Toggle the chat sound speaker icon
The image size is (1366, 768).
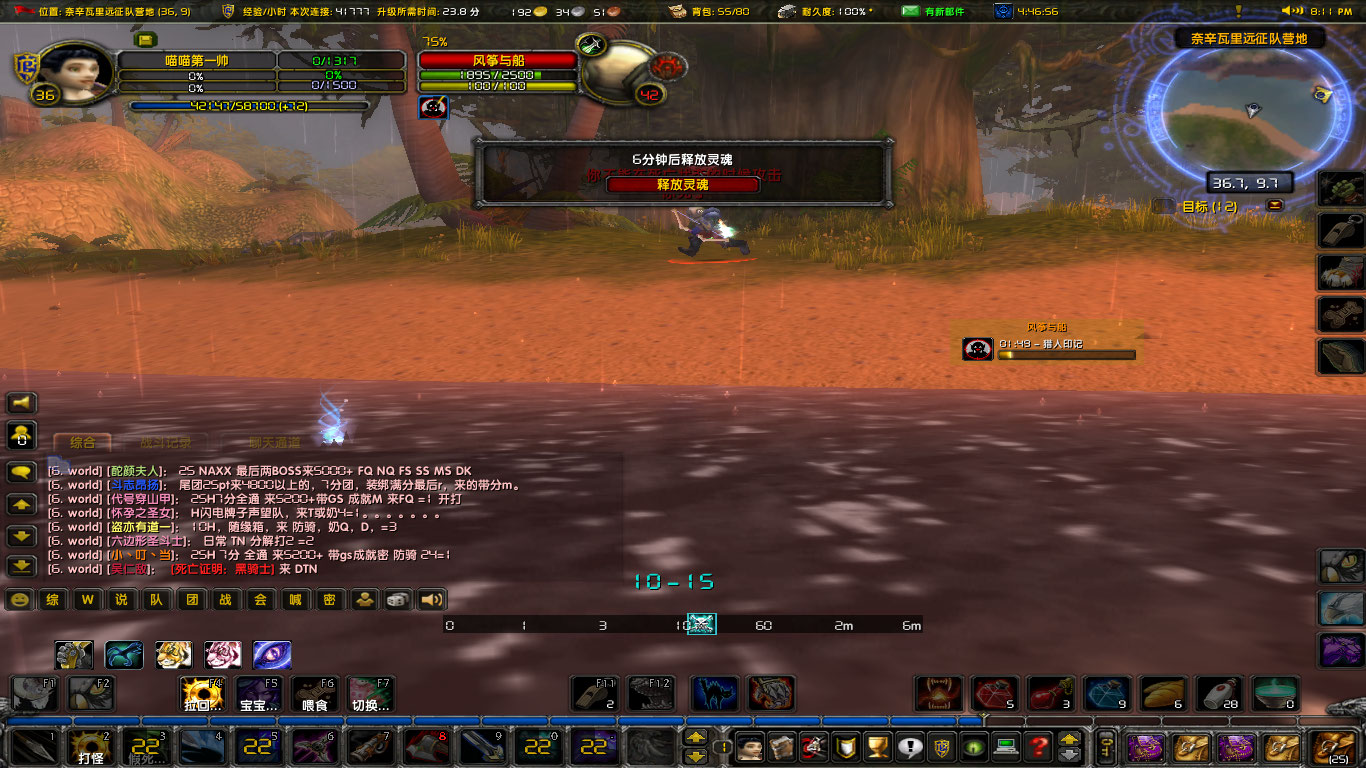click(432, 600)
